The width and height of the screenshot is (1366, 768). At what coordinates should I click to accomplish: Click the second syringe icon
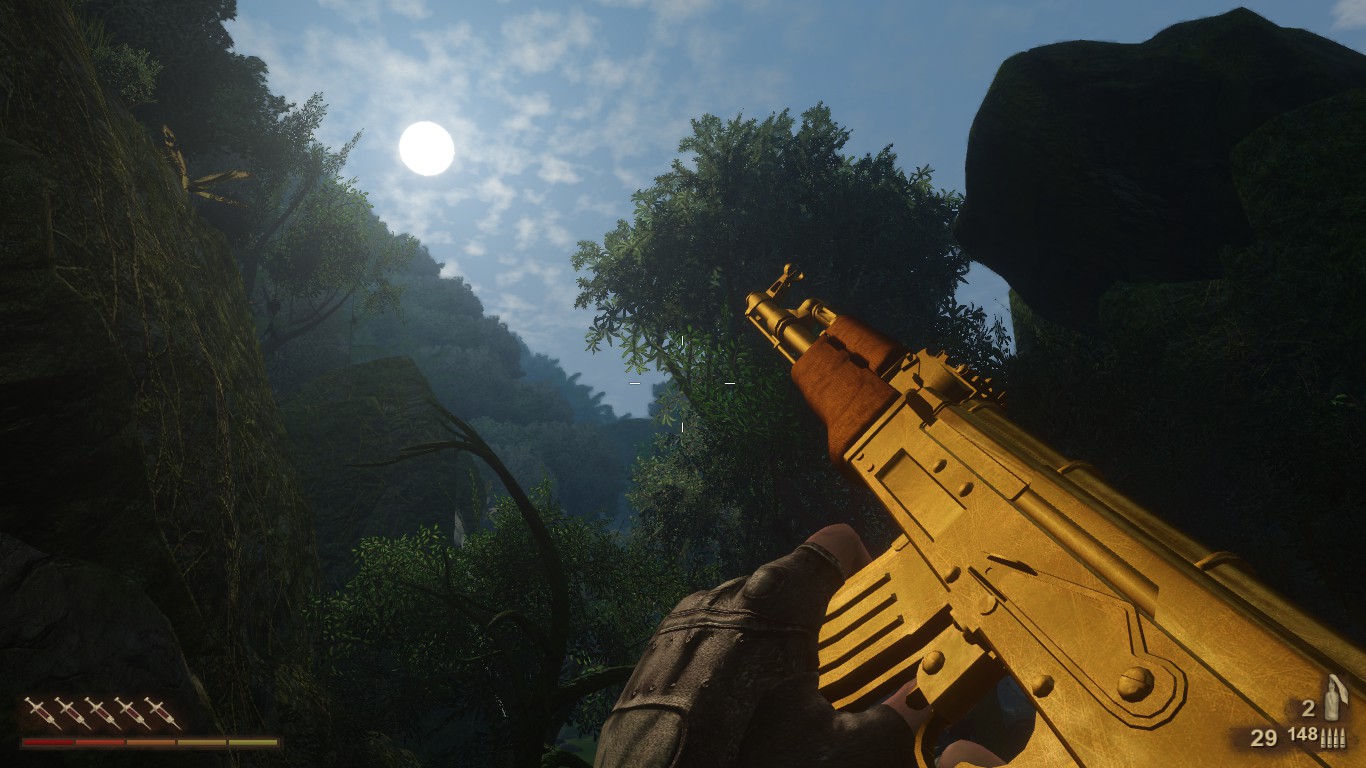point(73,712)
